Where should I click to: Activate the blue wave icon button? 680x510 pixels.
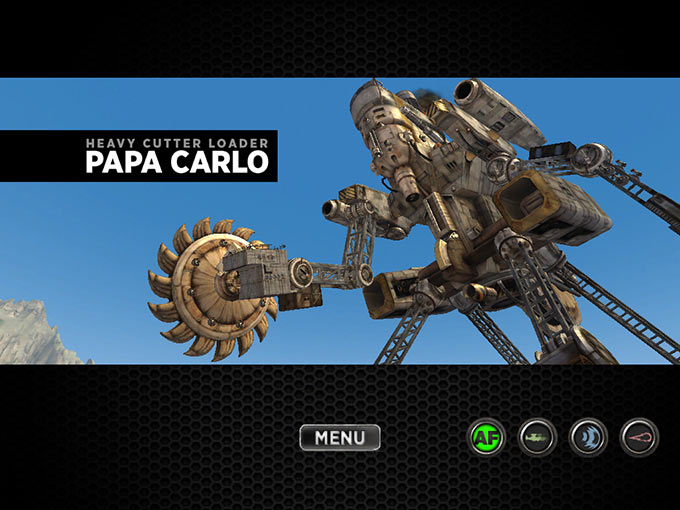click(x=588, y=437)
